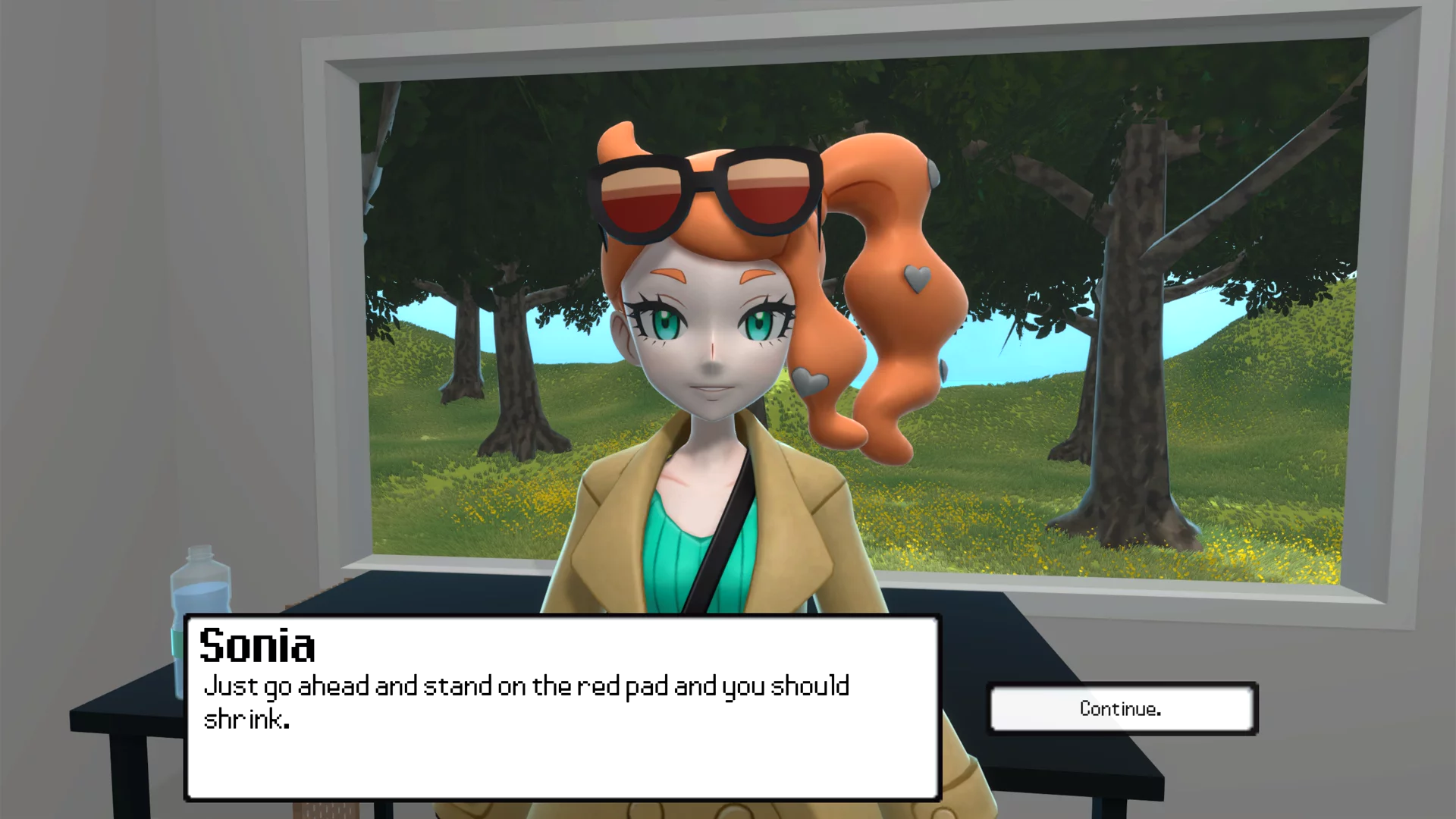Click the Continue dialogue button
The width and height of the screenshot is (1456, 819).
(1122, 709)
